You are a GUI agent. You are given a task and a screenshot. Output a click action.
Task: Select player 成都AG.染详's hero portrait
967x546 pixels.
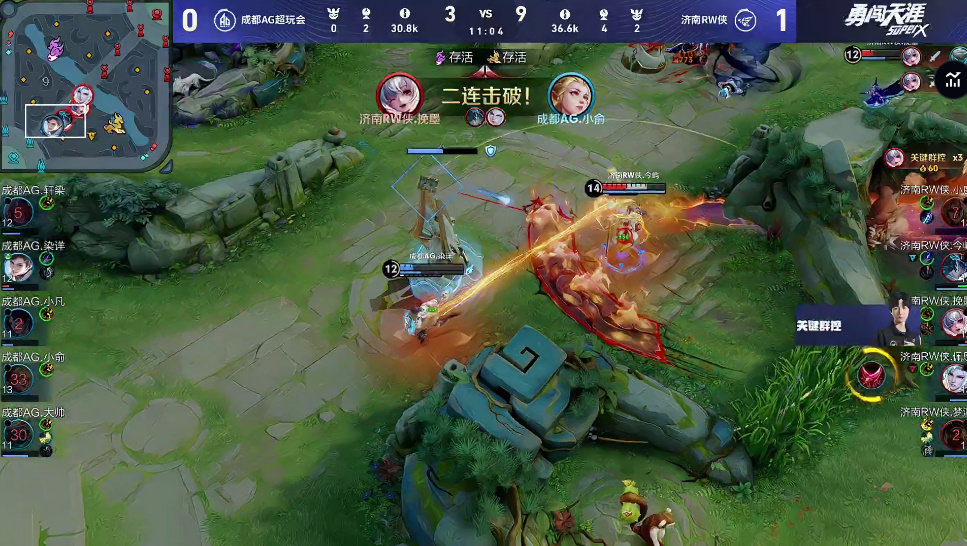18,267
